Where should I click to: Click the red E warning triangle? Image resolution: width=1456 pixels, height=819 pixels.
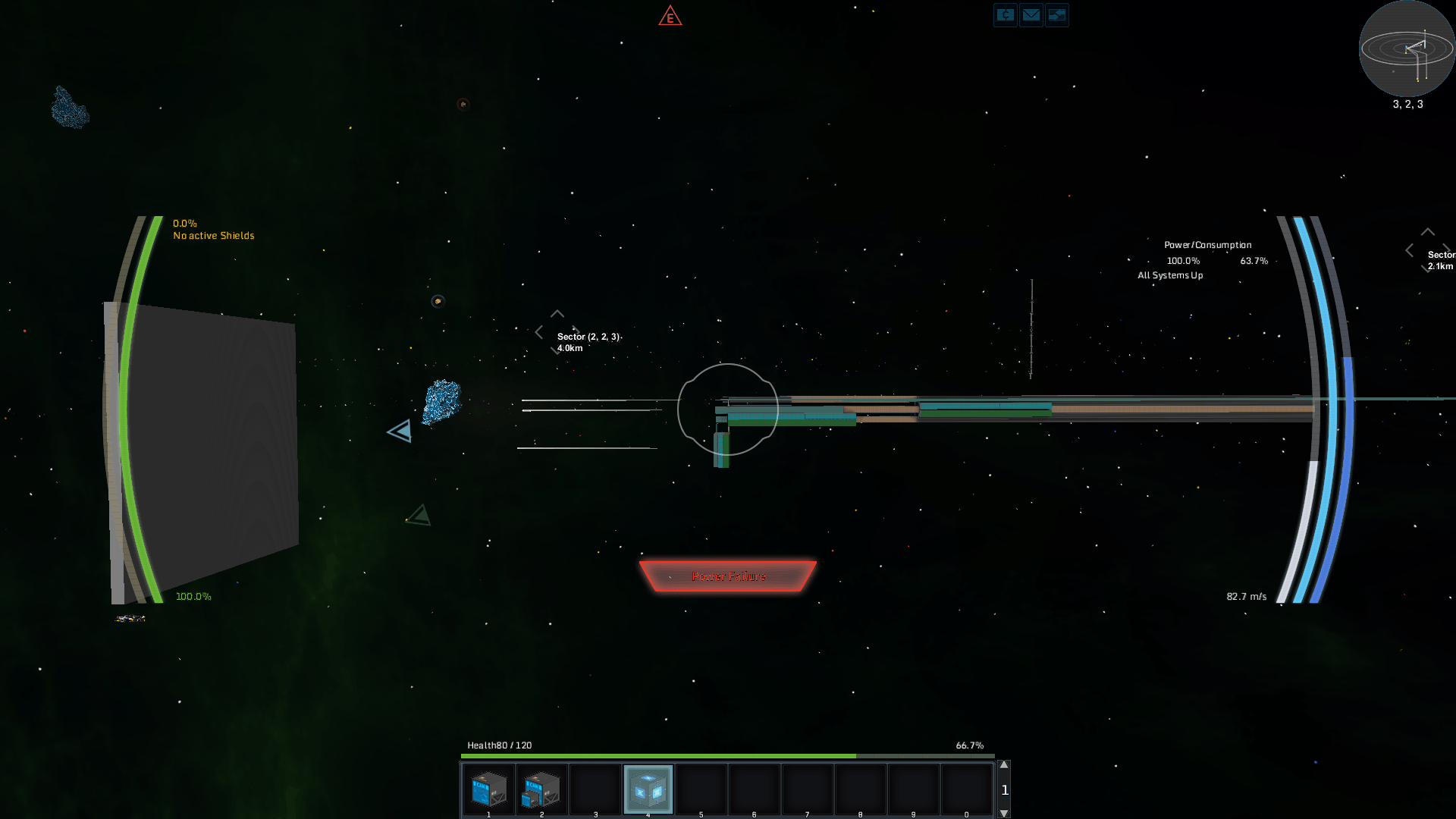[x=670, y=17]
